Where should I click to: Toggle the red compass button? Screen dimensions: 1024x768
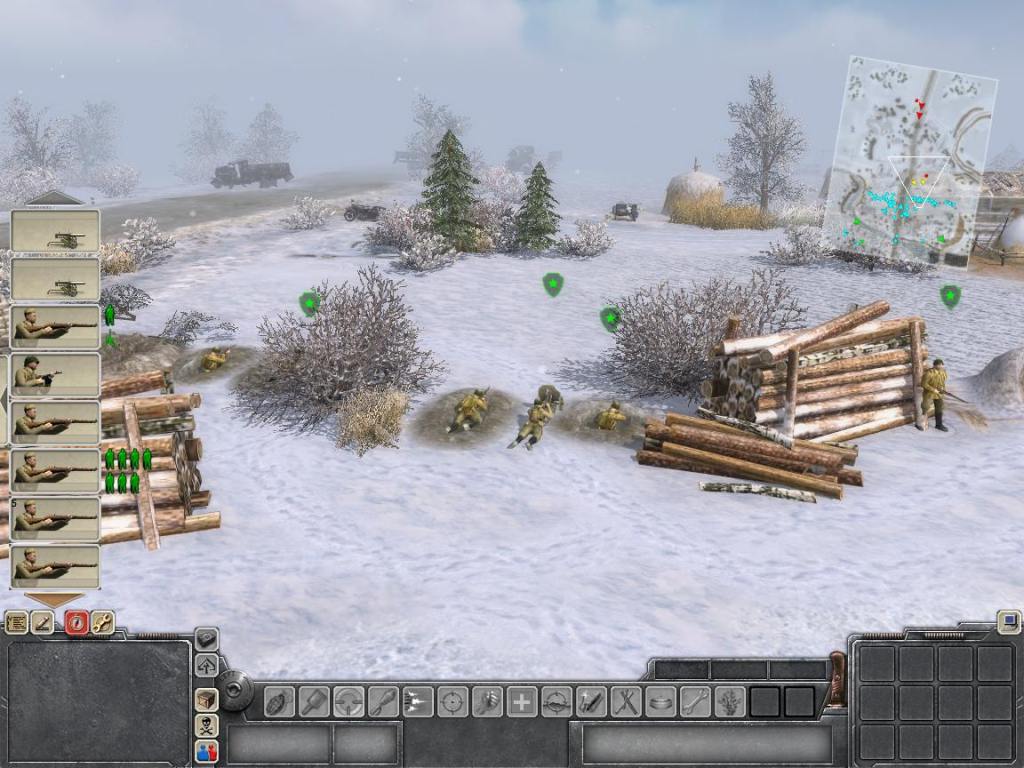pyautogui.click(x=76, y=623)
